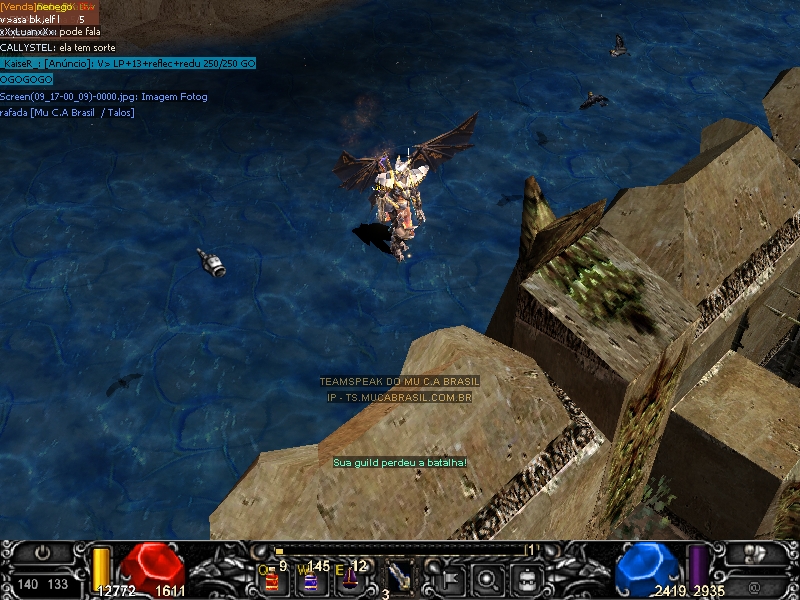Click the magnifying glass button
Screen dimensions: 800x600
click(487, 577)
